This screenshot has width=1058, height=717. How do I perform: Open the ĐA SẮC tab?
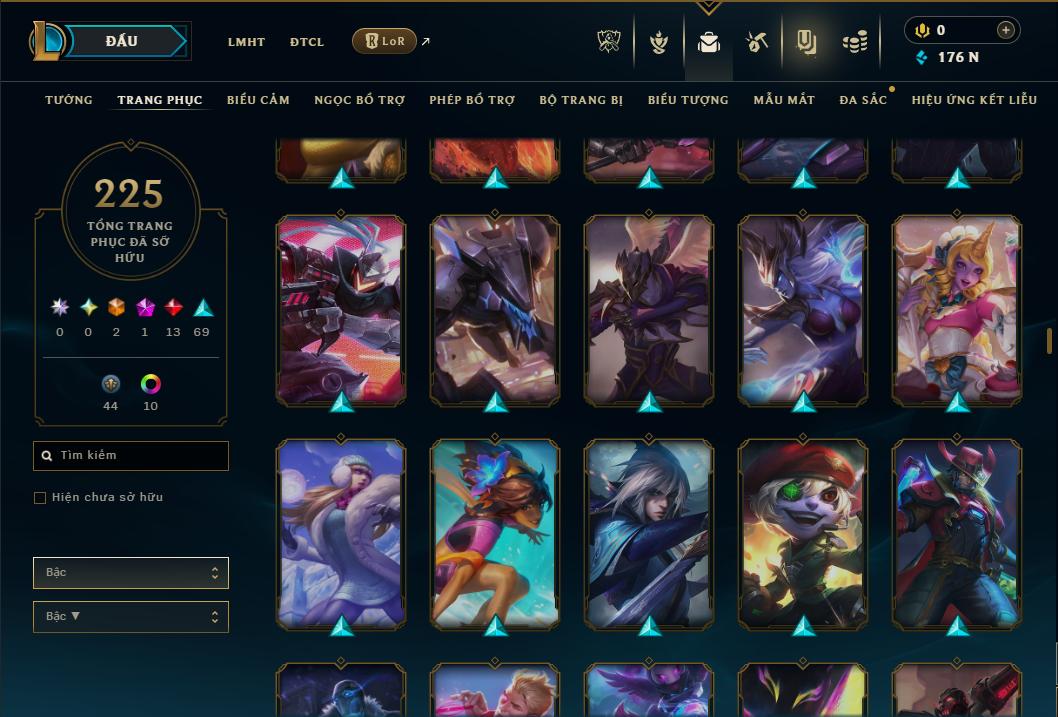coord(863,100)
